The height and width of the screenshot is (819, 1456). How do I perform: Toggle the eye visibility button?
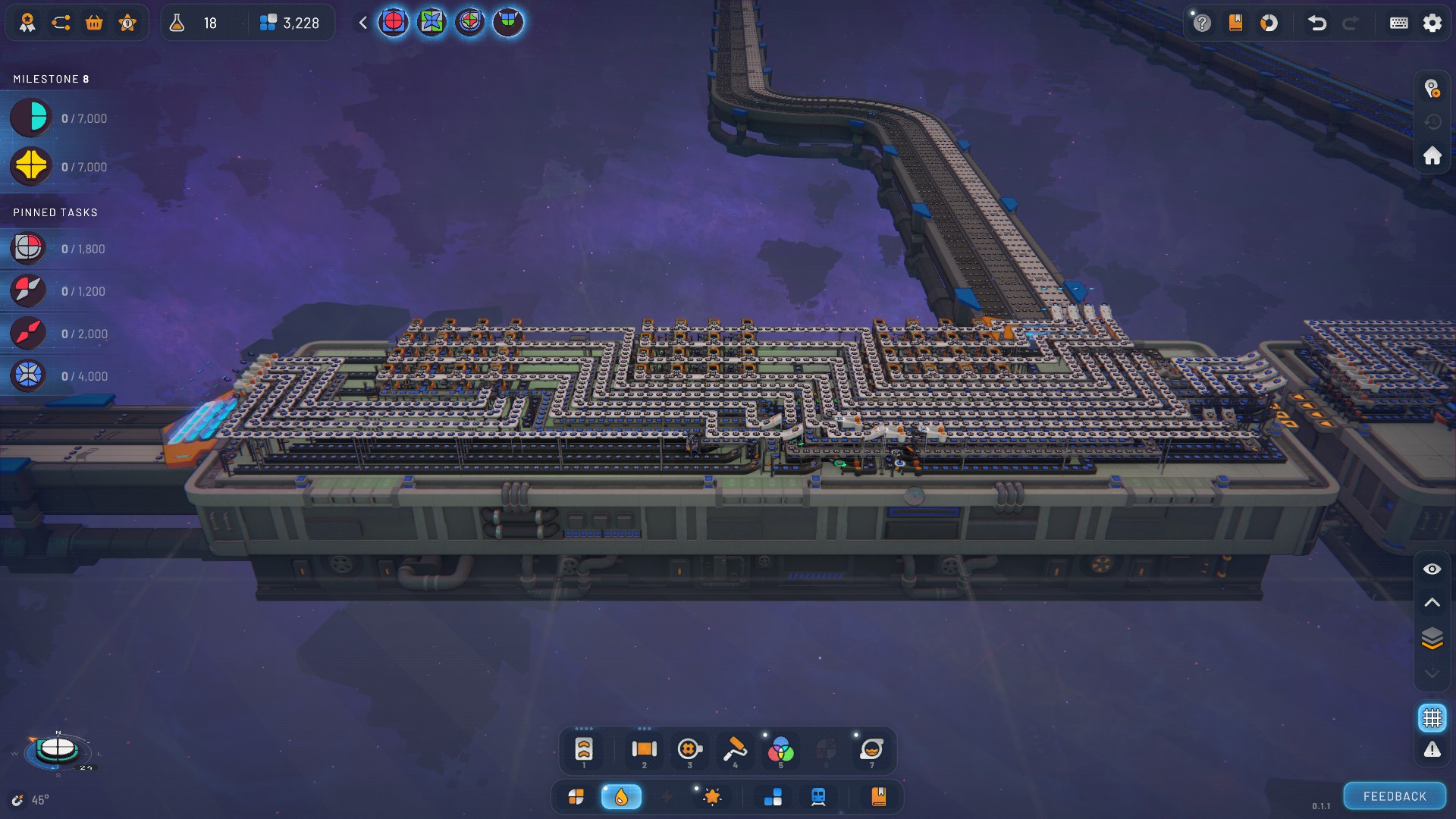(1432, 569)
